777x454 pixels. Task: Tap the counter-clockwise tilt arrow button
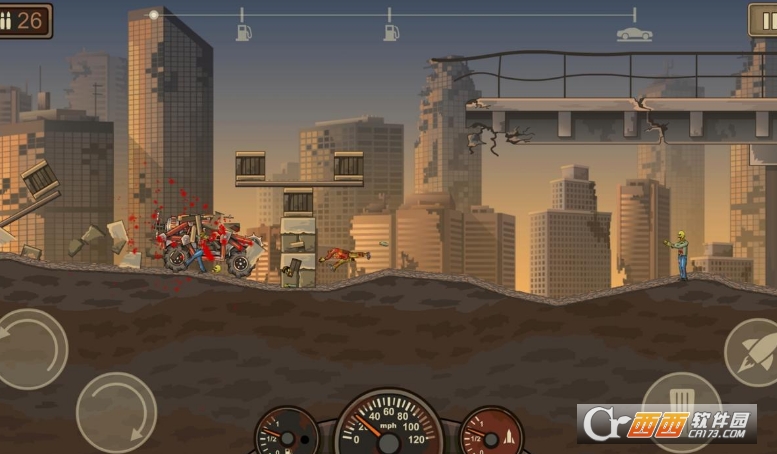28,348
